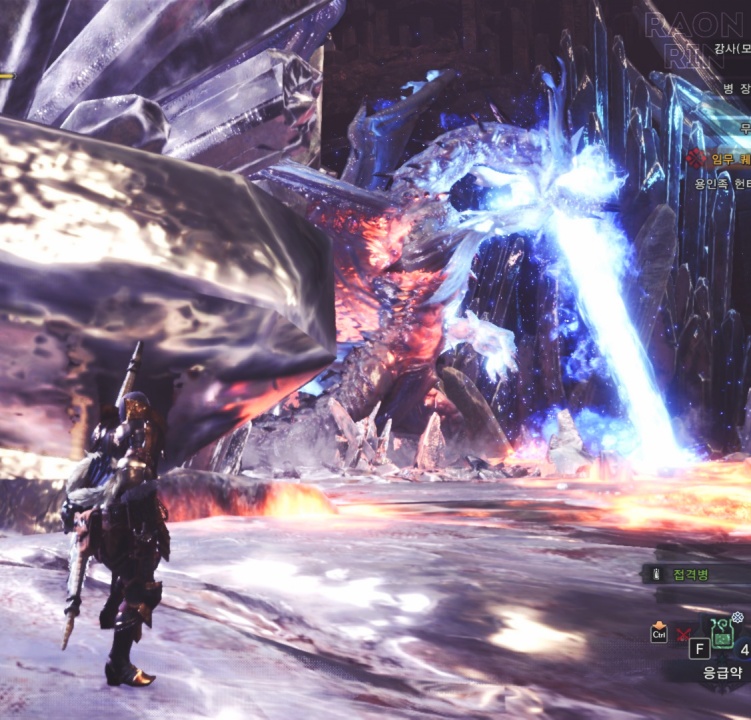The height and width of the screenshot is (720, 751).
Task: Open the 임무 quest tracker emblem
Action: (697, 158)
